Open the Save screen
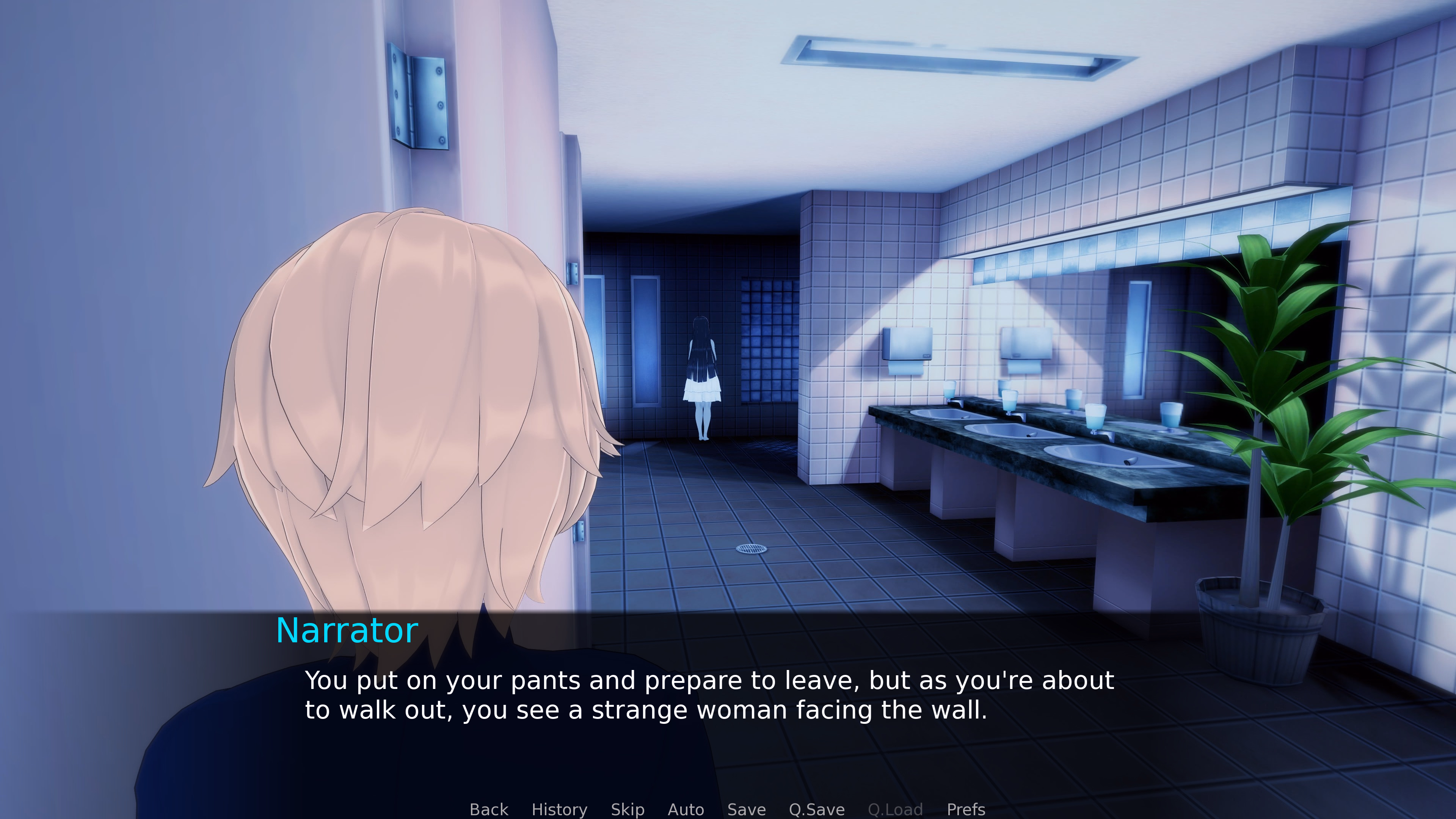 pyautogui.click(x=746, y=810)
